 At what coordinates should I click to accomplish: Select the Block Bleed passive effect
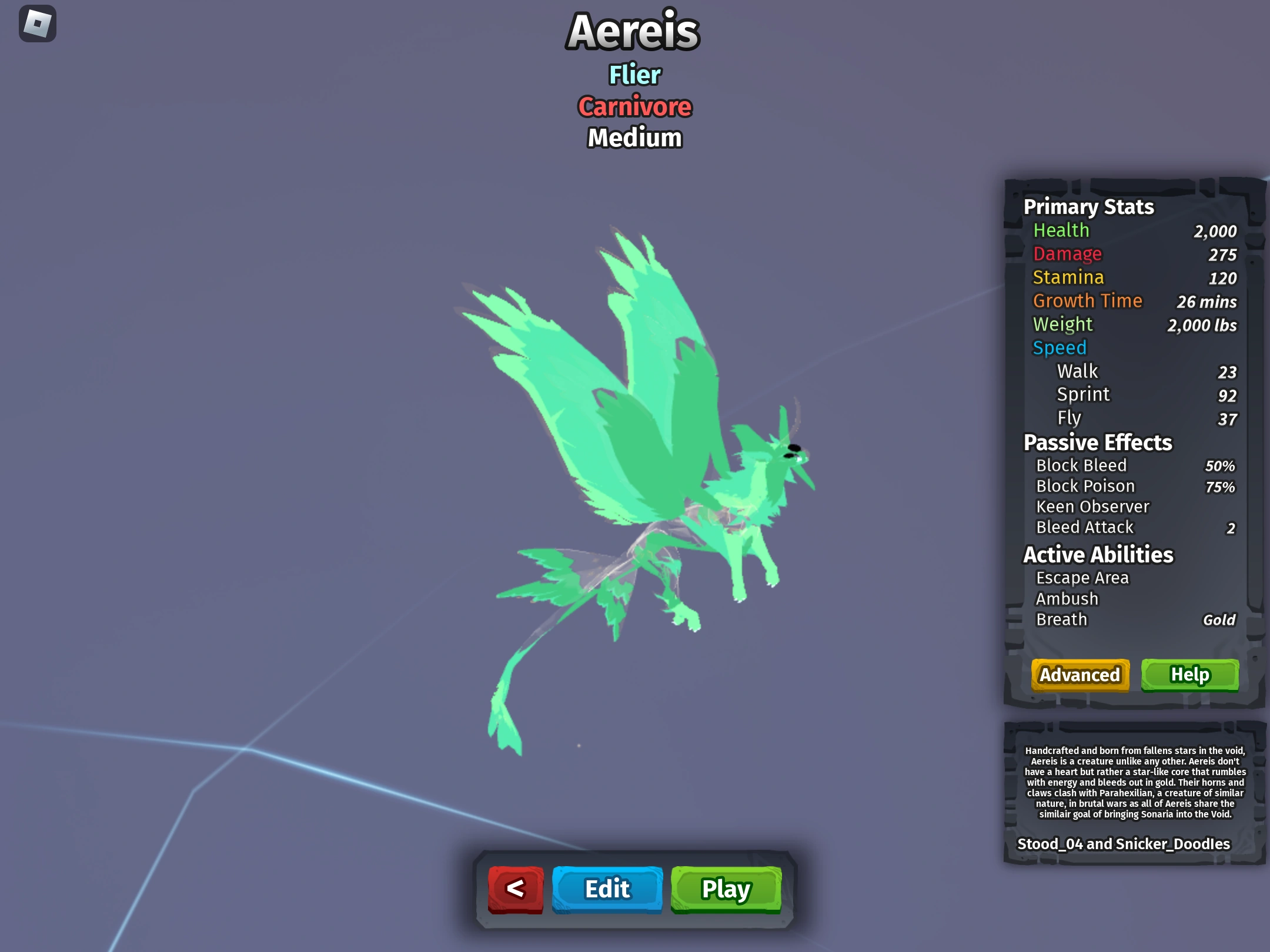point(1081,465)
